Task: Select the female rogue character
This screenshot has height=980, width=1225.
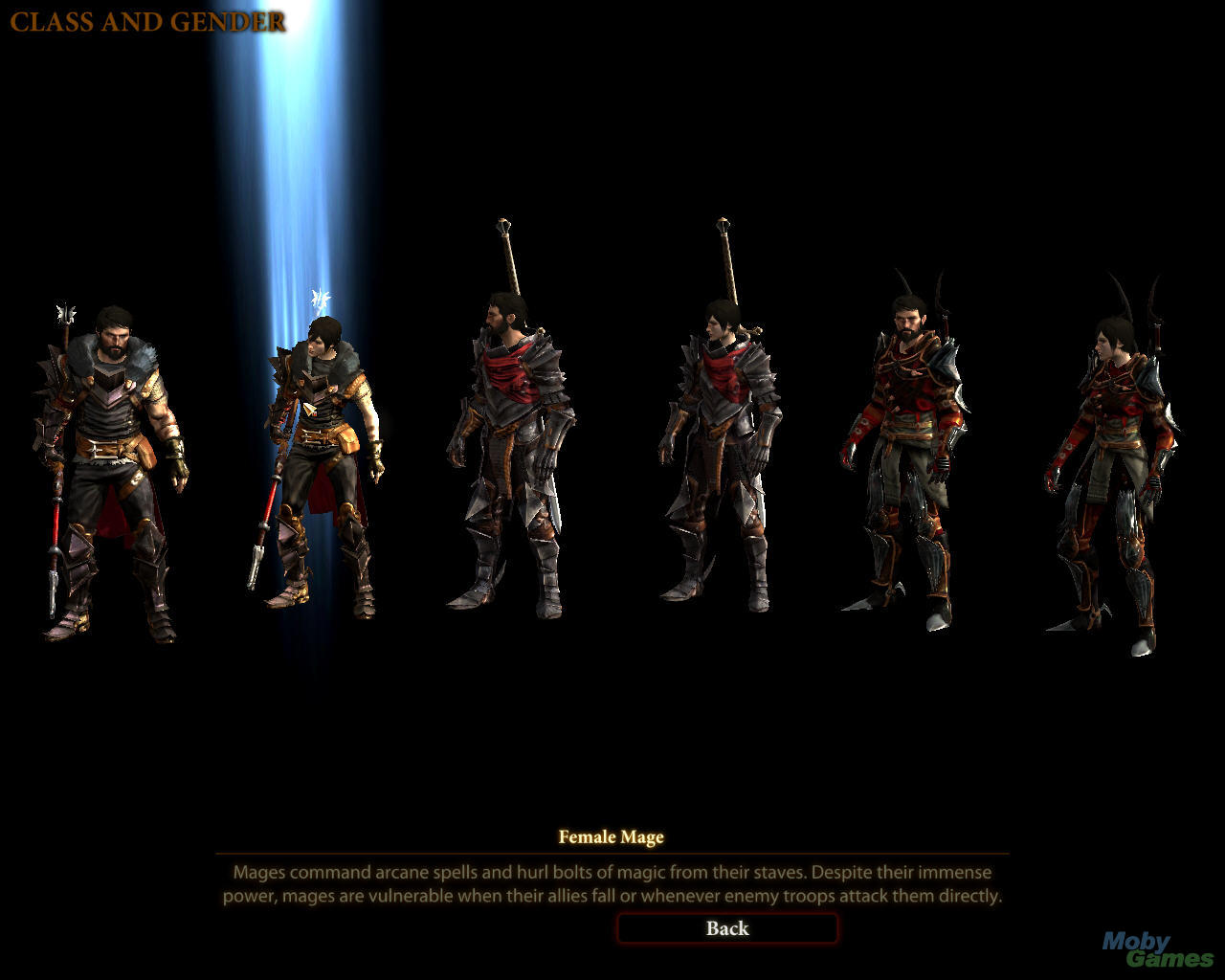Action: 1110,469
